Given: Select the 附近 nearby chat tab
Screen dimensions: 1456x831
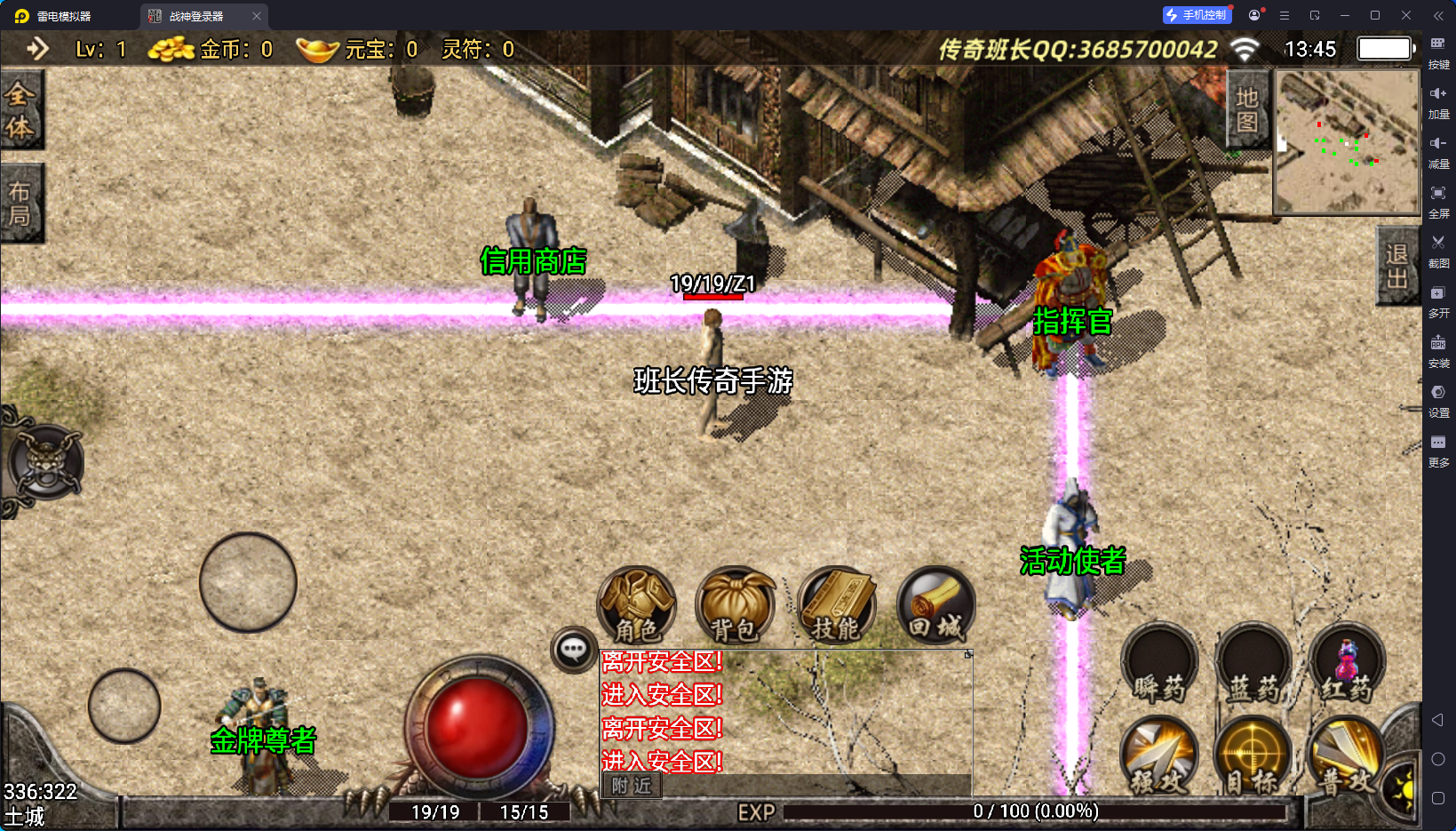Looking at the screenshot, I should [x=632, y=786].
